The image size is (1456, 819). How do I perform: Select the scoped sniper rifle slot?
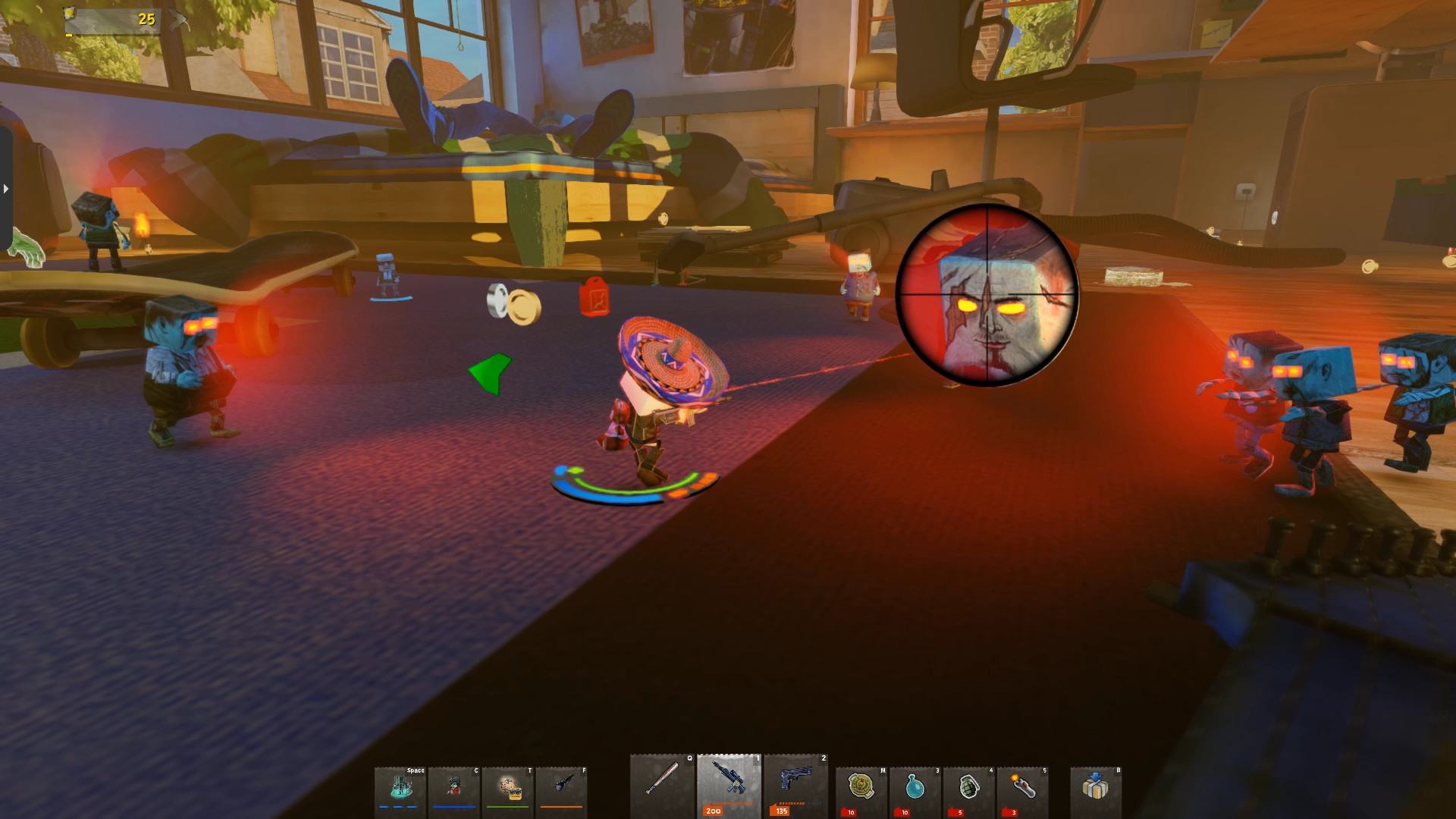(728, 785)
